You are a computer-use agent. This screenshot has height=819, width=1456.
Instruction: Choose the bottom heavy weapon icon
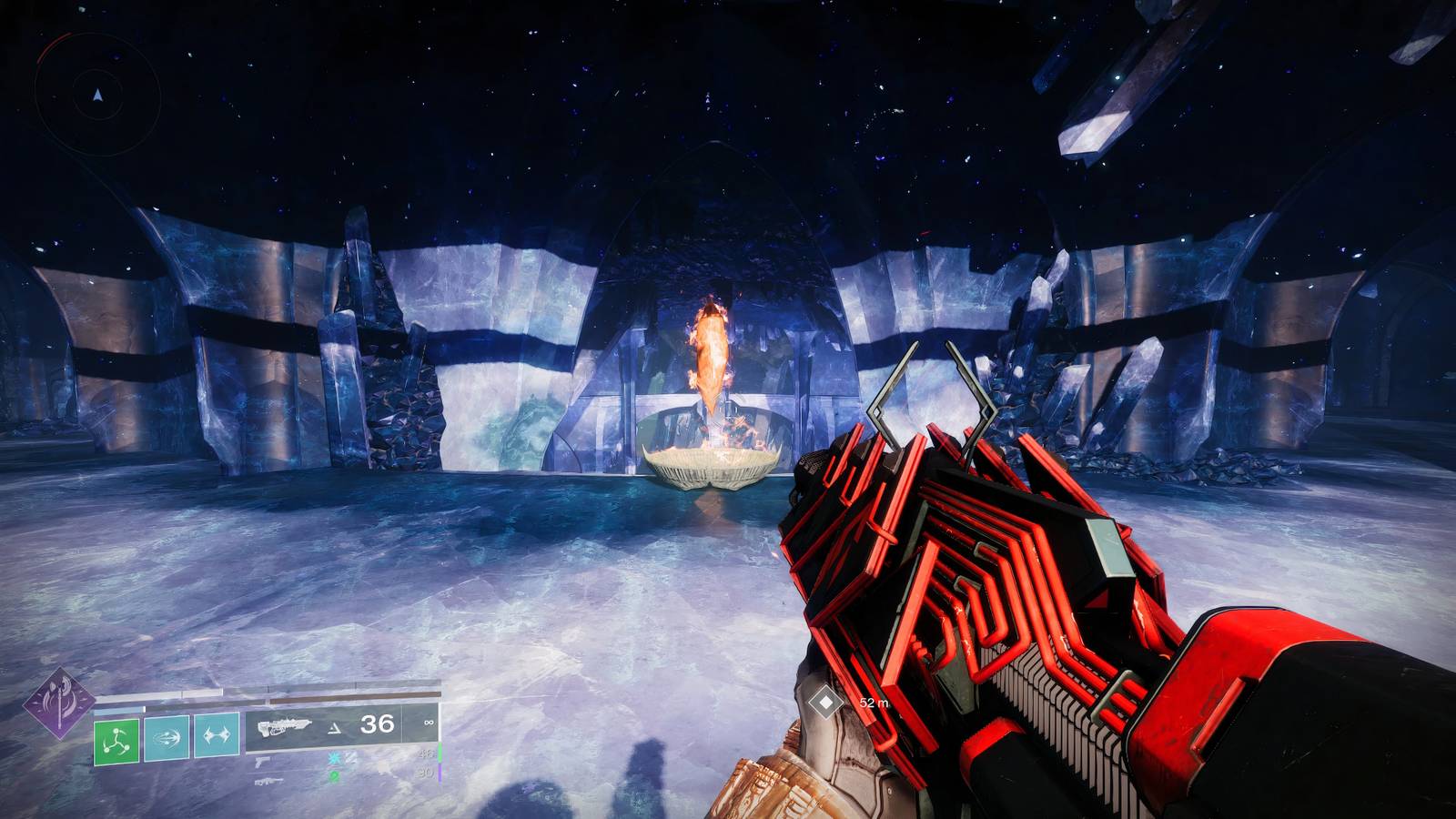(268, 781)
